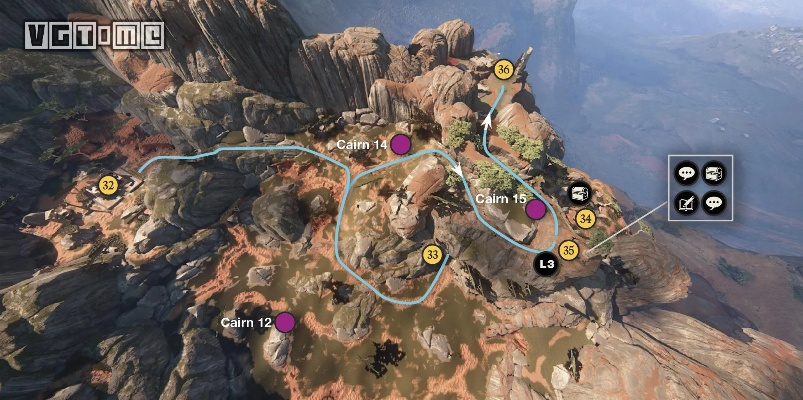This screenshot has height=400, width=803.
Task: Click the yellow waypoint numbered 33
Action: tap(433, 255)
